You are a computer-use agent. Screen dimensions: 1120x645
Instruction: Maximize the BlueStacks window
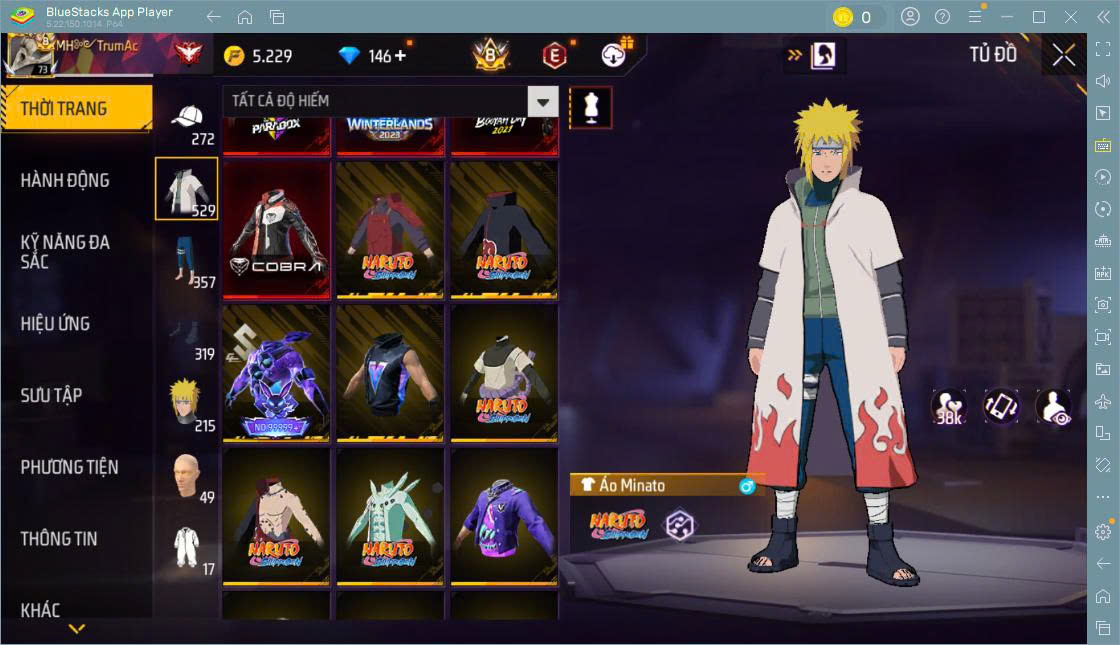1039,17
